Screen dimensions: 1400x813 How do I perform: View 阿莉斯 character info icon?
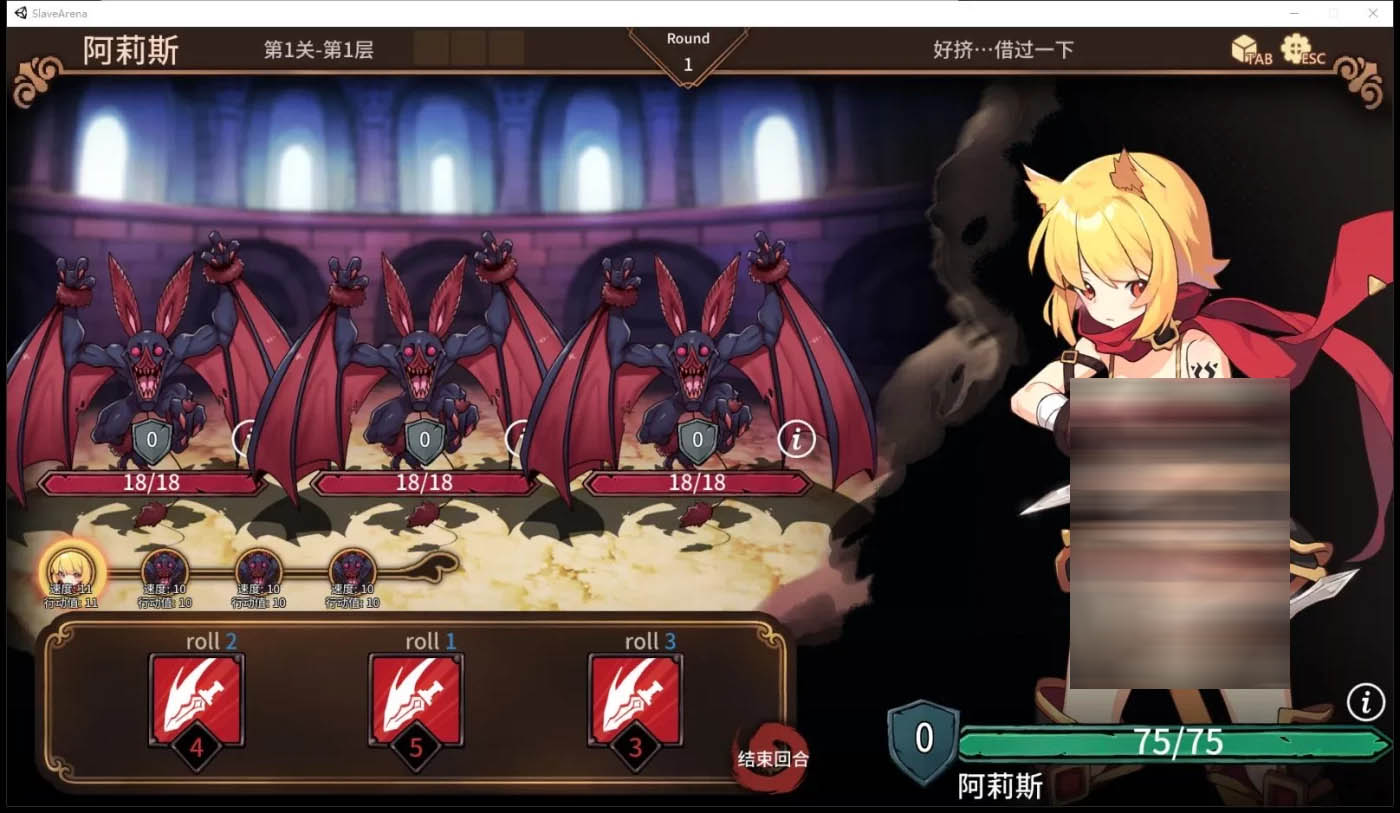tap(1365, 702)
